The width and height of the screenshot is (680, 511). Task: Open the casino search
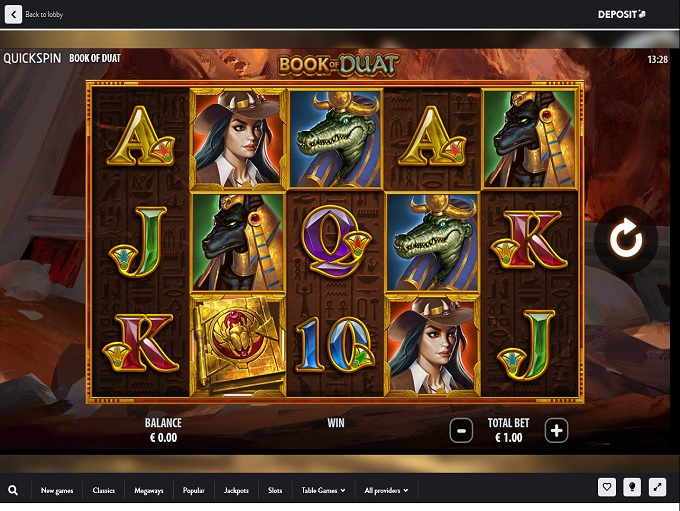click(13, 490)
